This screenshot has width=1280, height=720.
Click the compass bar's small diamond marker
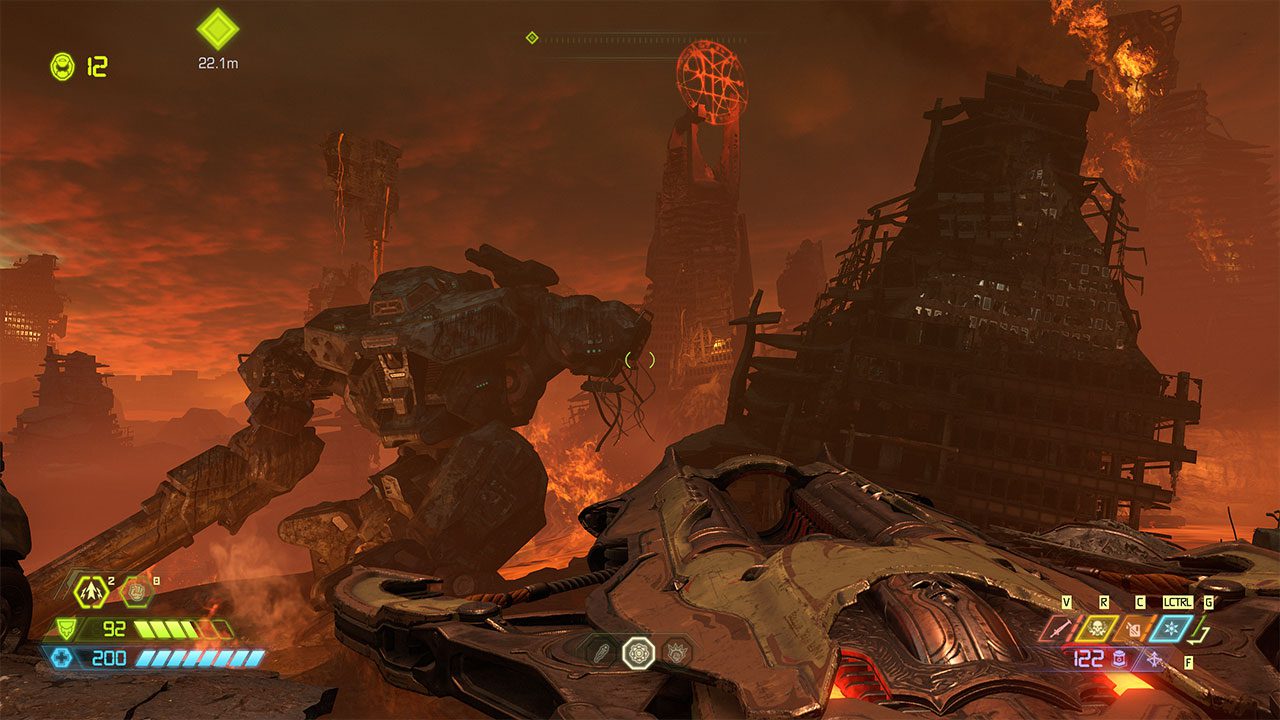coord(532,38)
